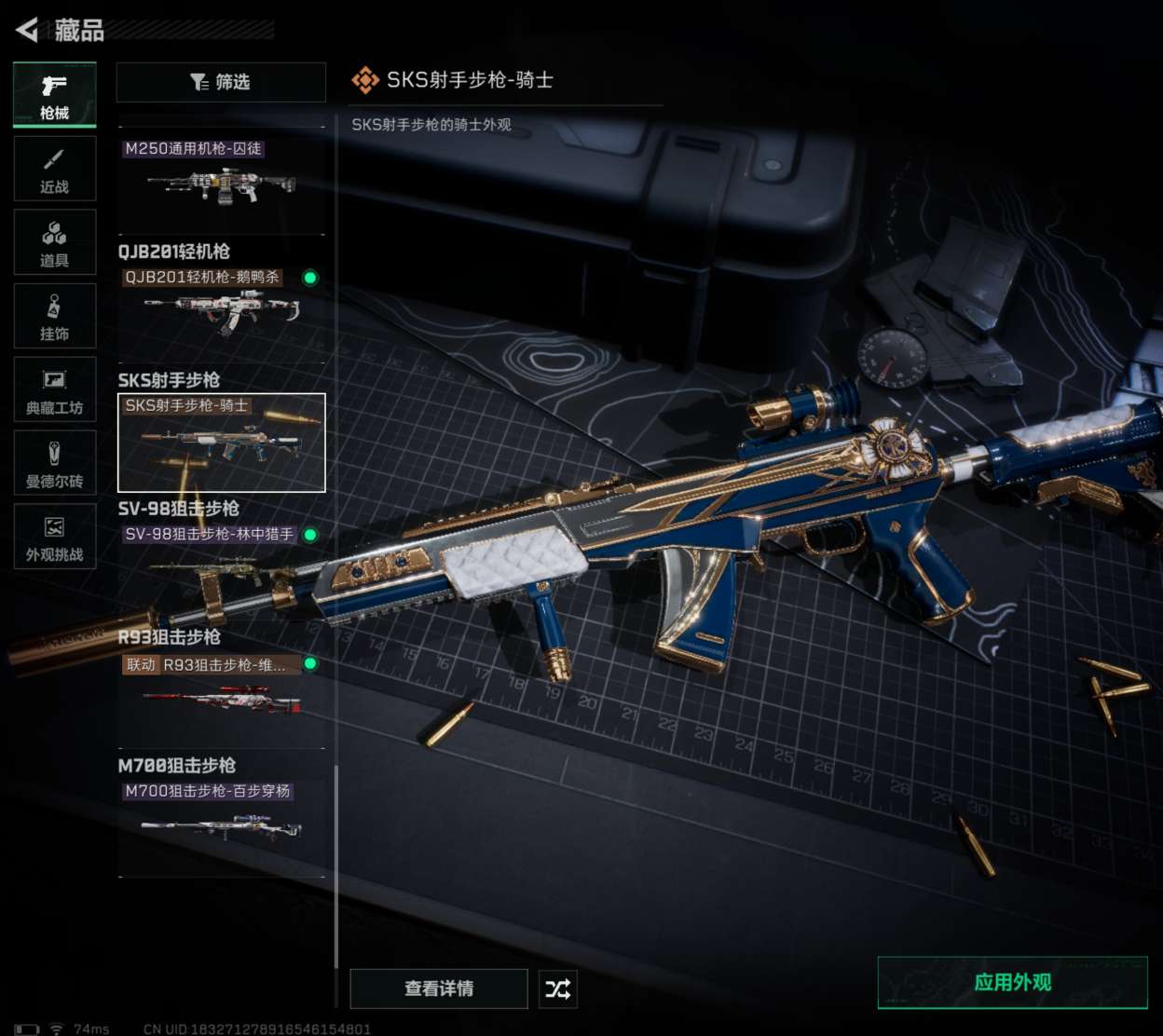Click the shuffle arrows button

[558, 988]
